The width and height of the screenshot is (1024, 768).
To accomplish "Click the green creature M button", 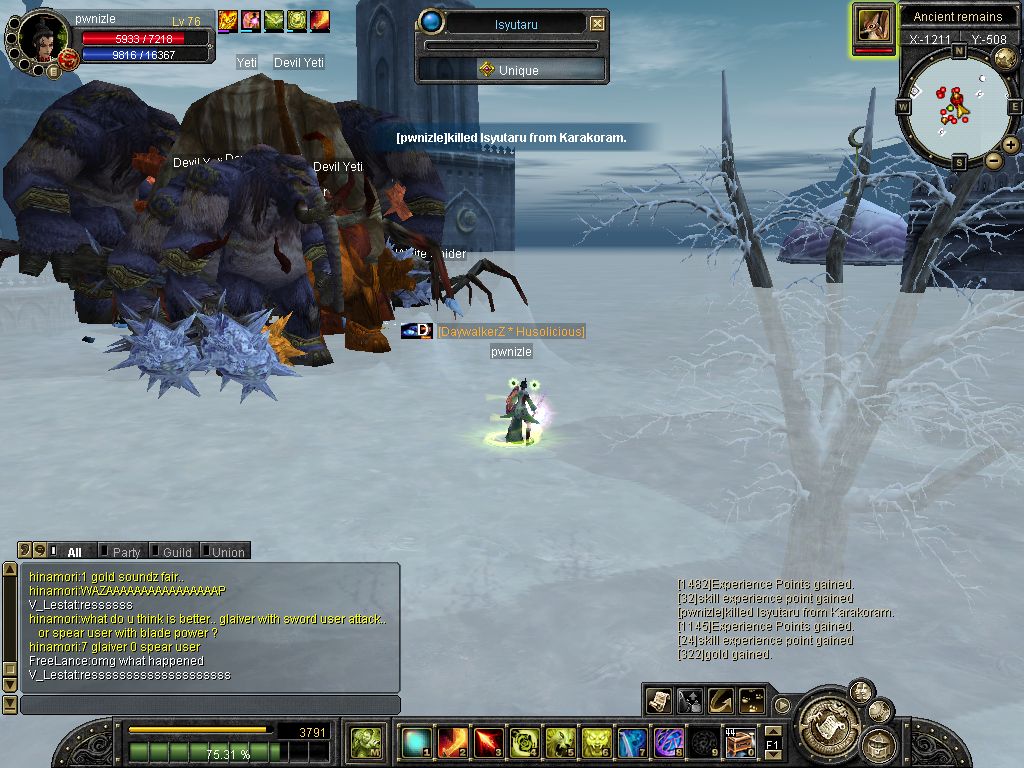I will pyautogui.click(x=365, y=742).
